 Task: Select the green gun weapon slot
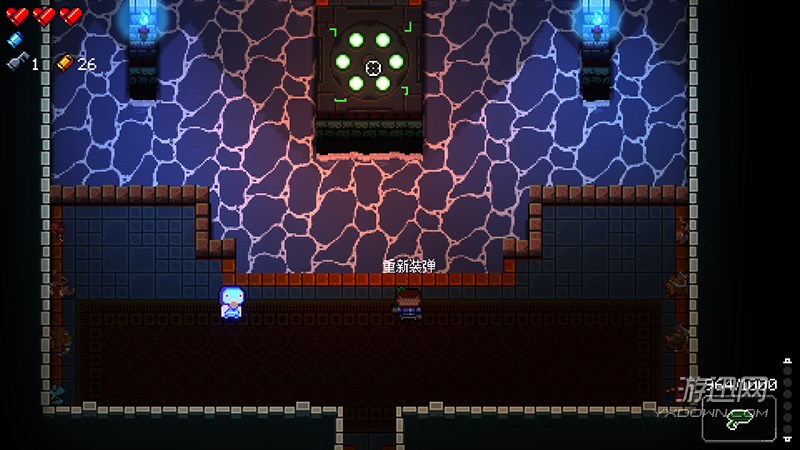(x=739, y=421)
